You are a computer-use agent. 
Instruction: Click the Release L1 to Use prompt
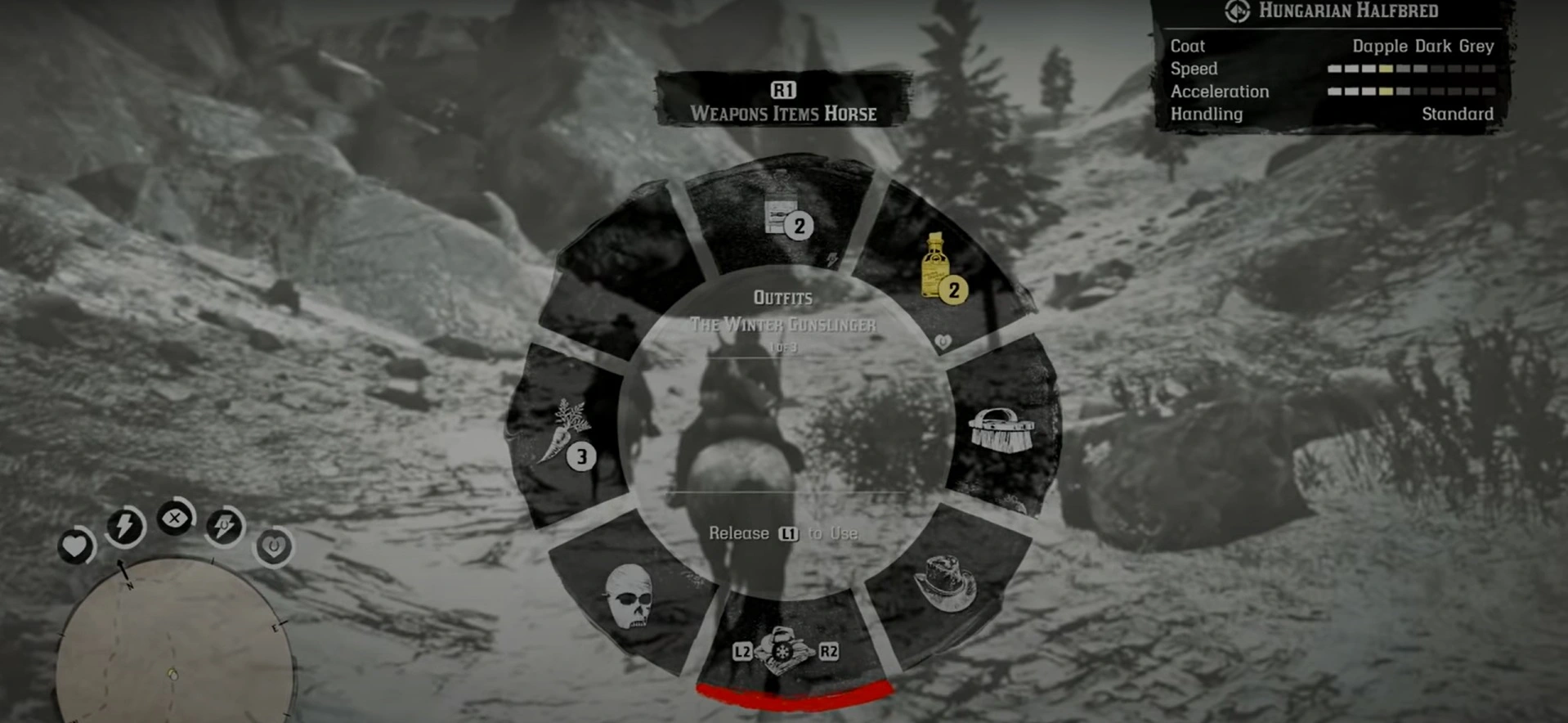click(x=782, y=532)
